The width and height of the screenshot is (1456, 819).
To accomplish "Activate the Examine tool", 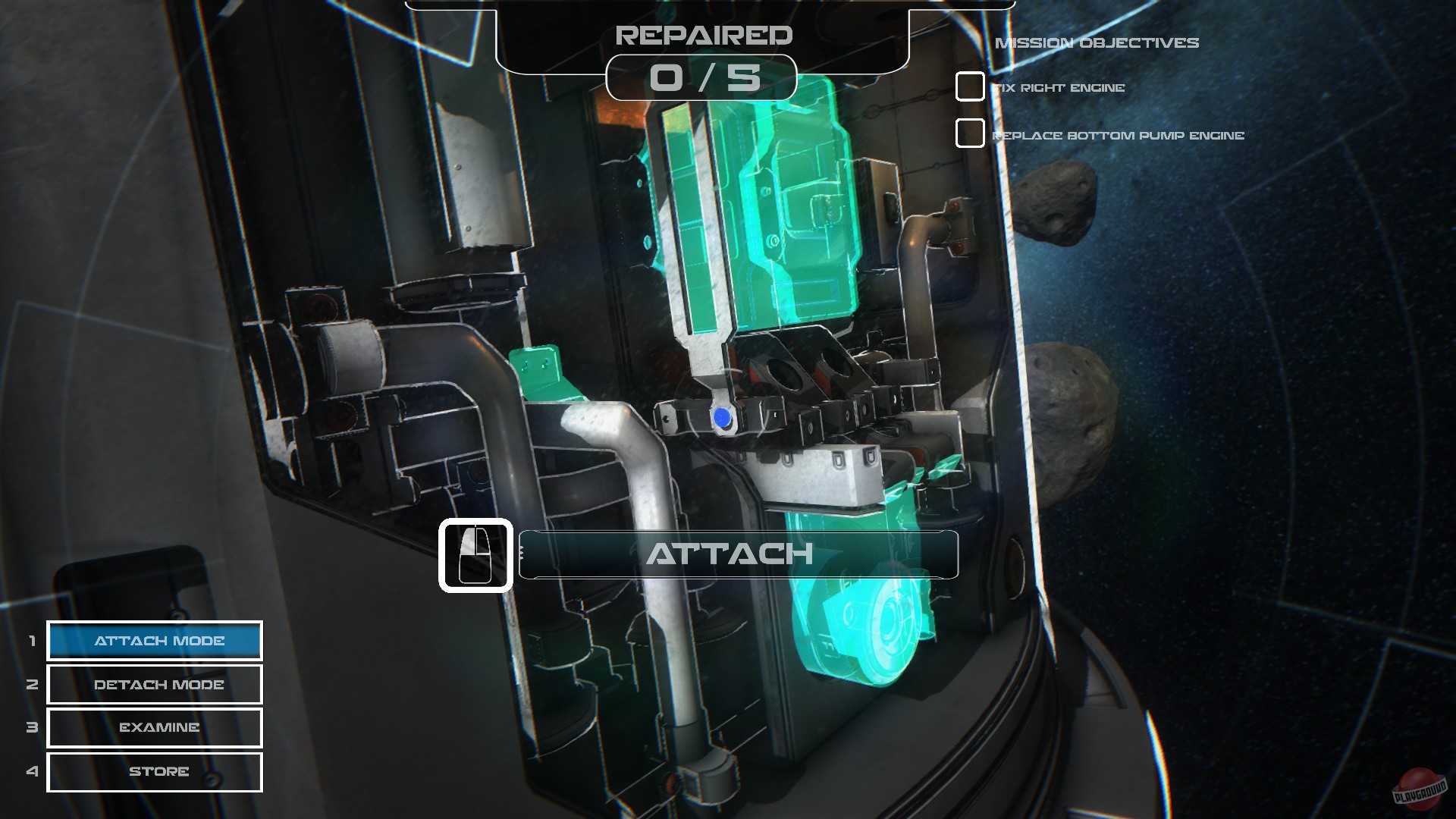I will [154, 728].
